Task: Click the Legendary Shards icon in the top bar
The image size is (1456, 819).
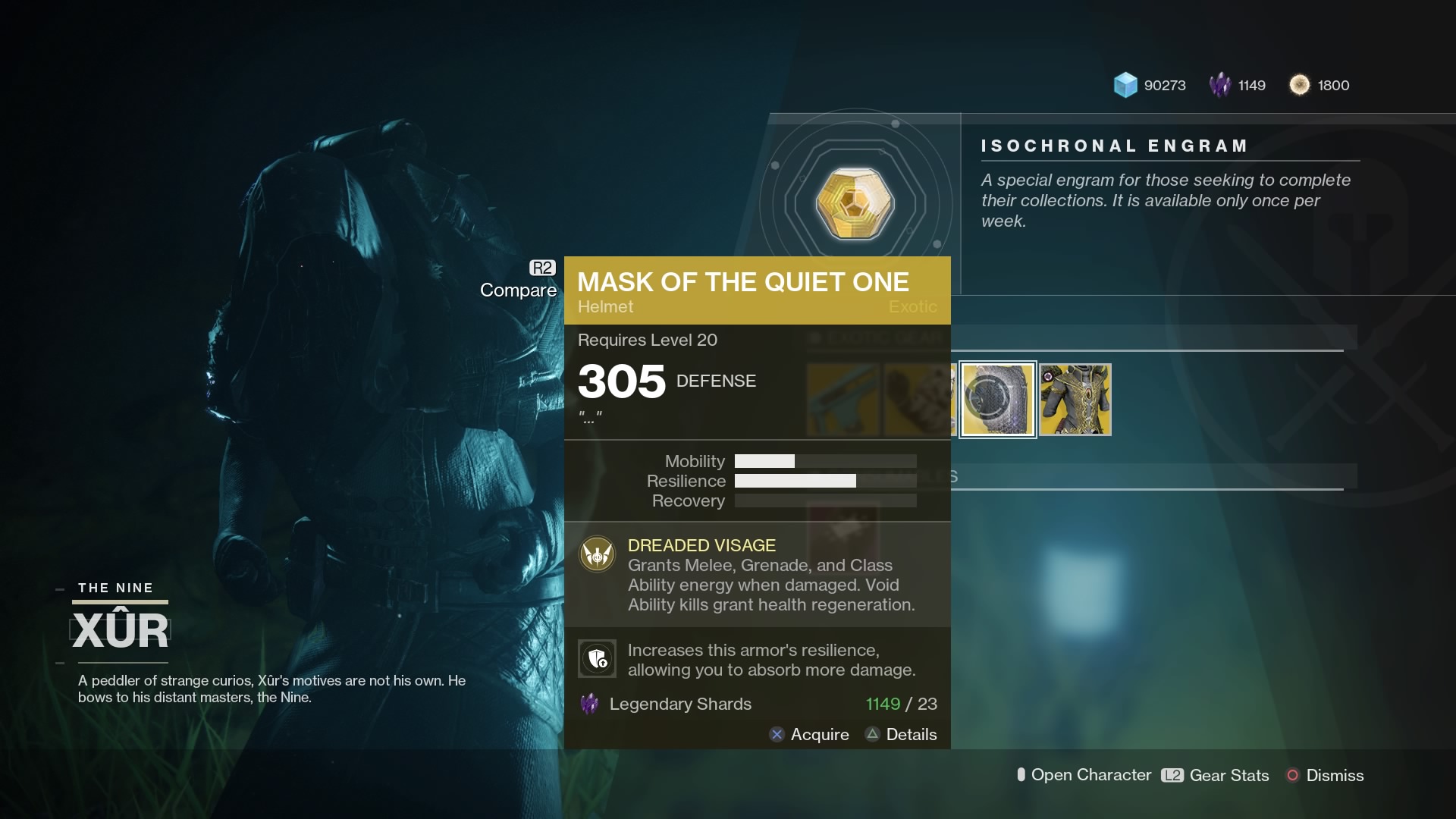Action: tap(1222, 85)
